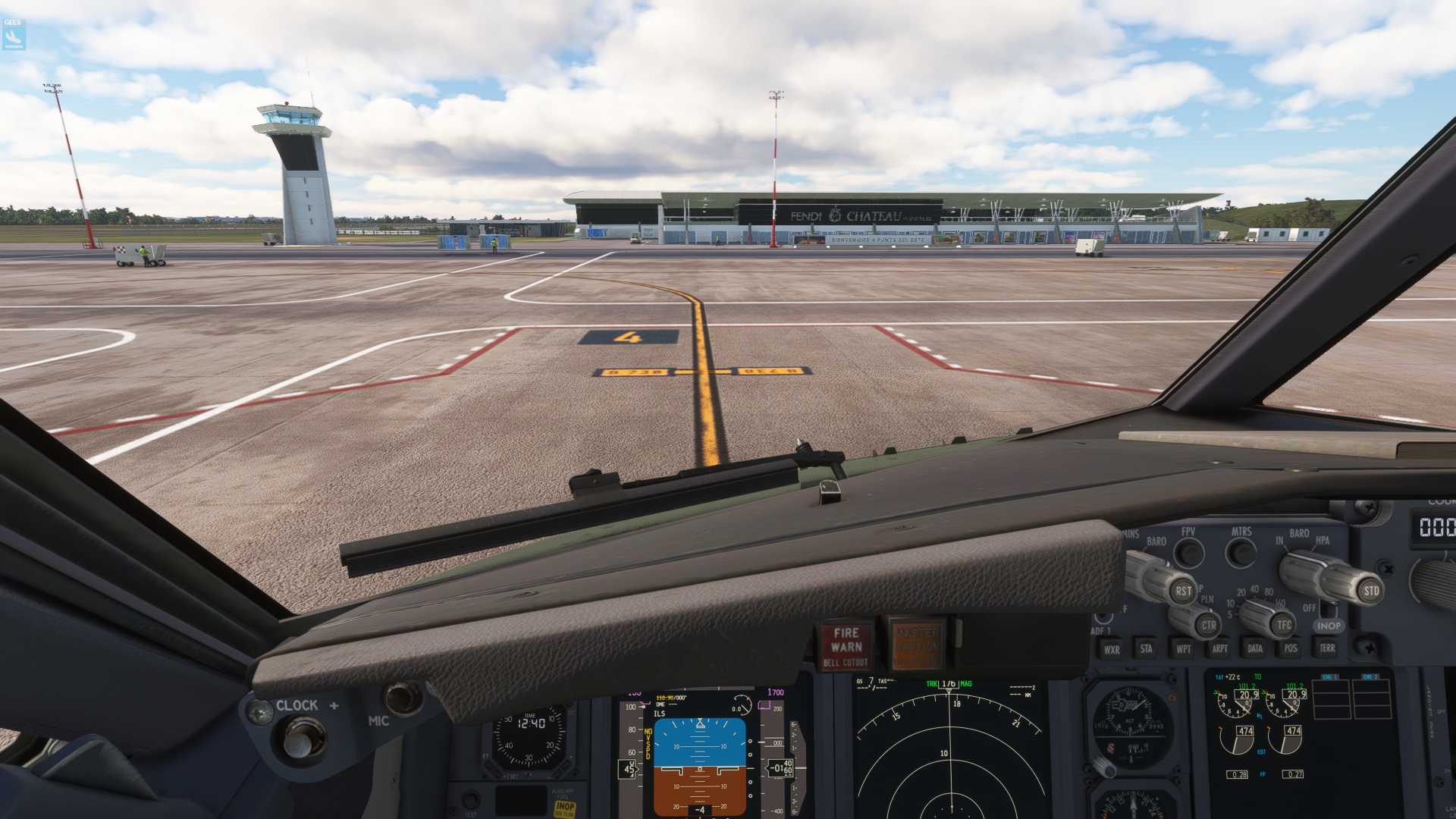Toggle the MTRS altitude button
This screenshot has width=1456, height=819.
pos(1241,553)
